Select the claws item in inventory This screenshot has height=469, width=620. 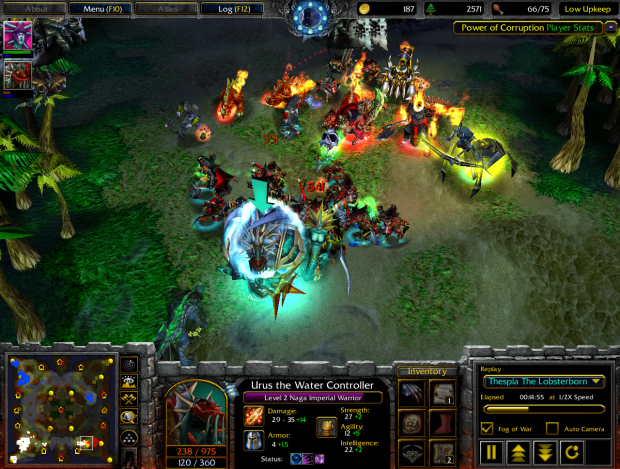point(412,394)
